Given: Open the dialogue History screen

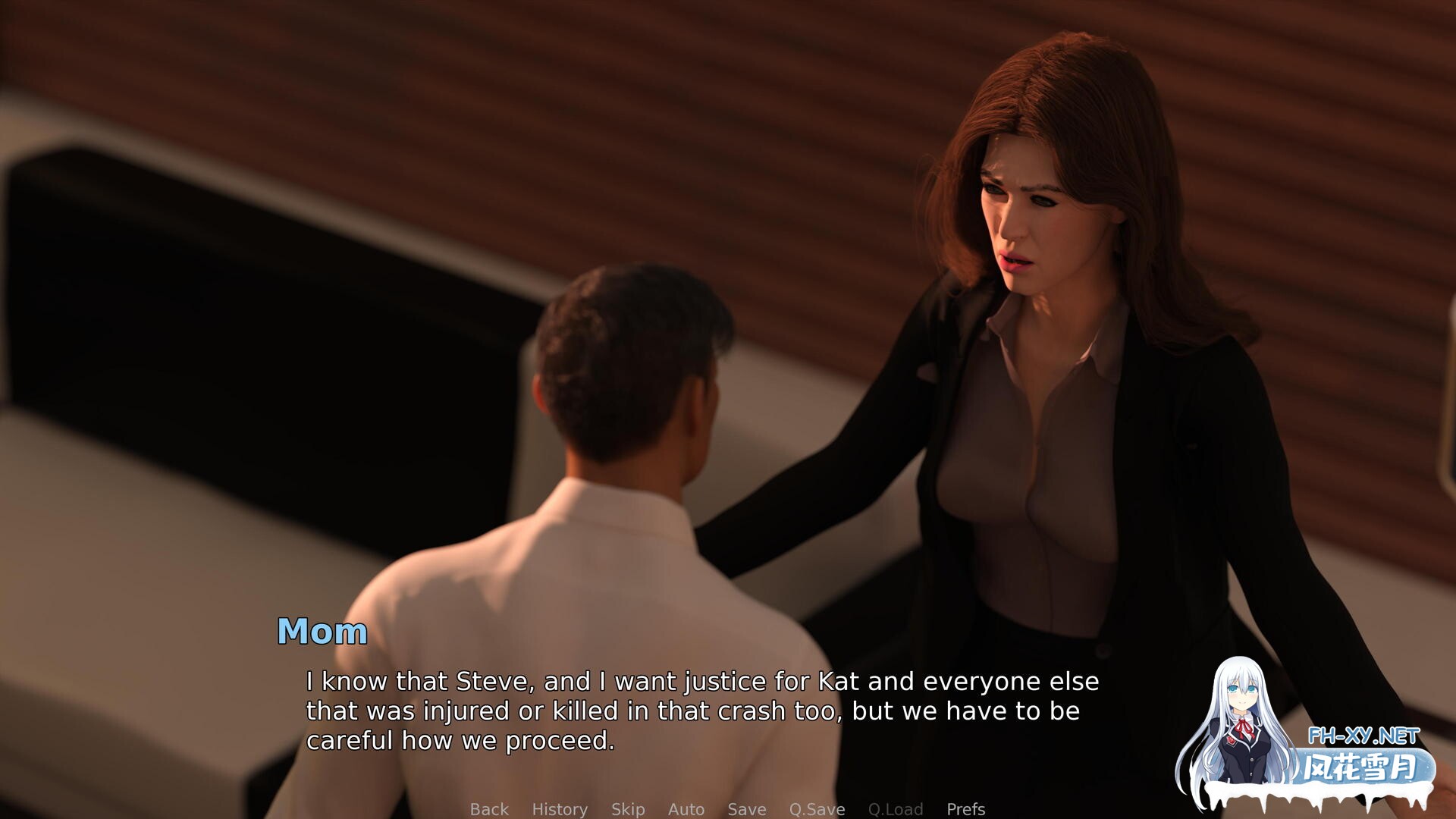Looking at the screenshot, I should [560, 809].
